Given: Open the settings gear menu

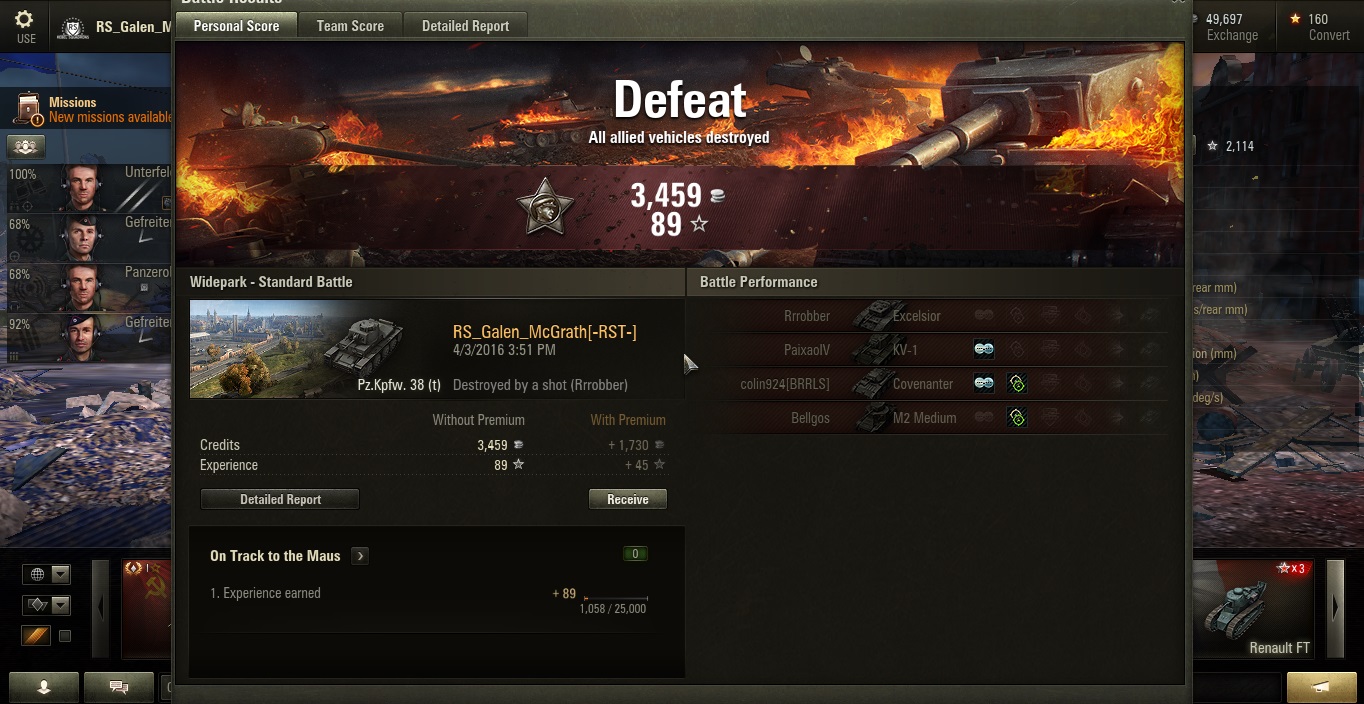Looking at the screenshot, I should (25, 26).
